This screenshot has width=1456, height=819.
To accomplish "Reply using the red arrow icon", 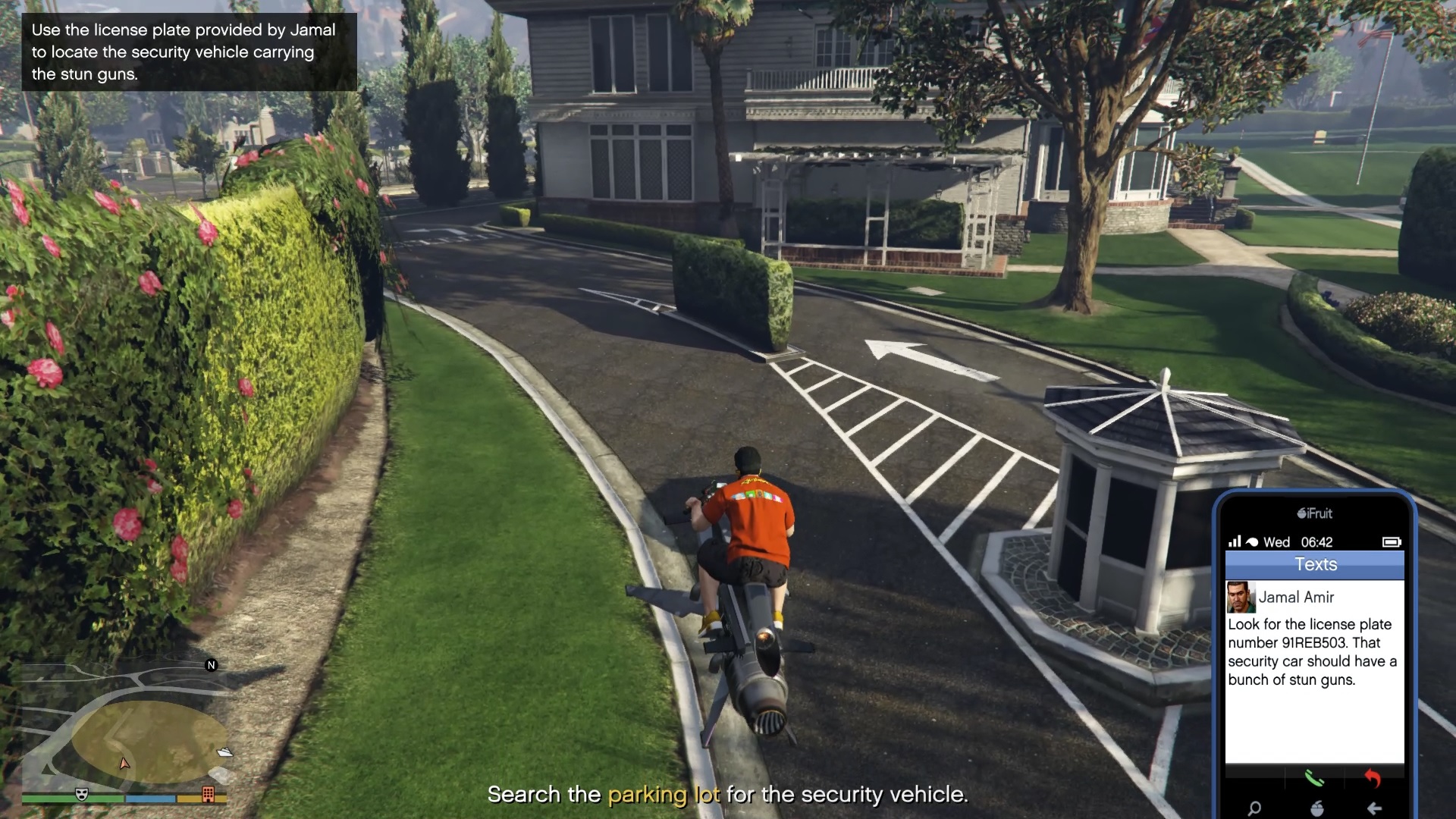I will pos(1373,779).
